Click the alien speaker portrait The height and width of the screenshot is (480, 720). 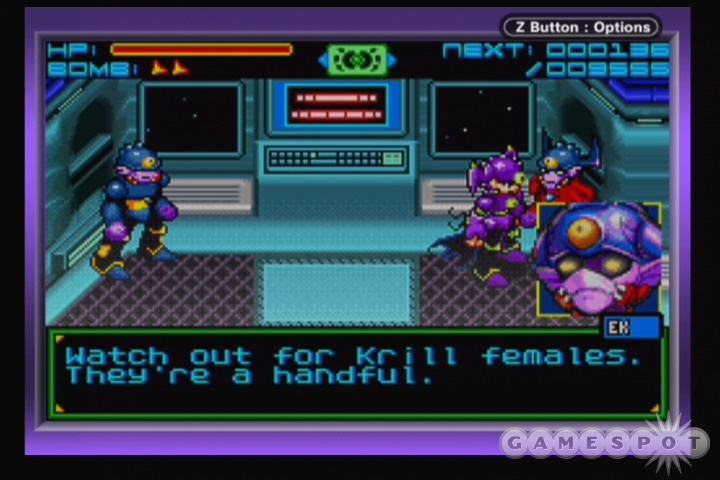pyautogui.click(x=598, y=257)
